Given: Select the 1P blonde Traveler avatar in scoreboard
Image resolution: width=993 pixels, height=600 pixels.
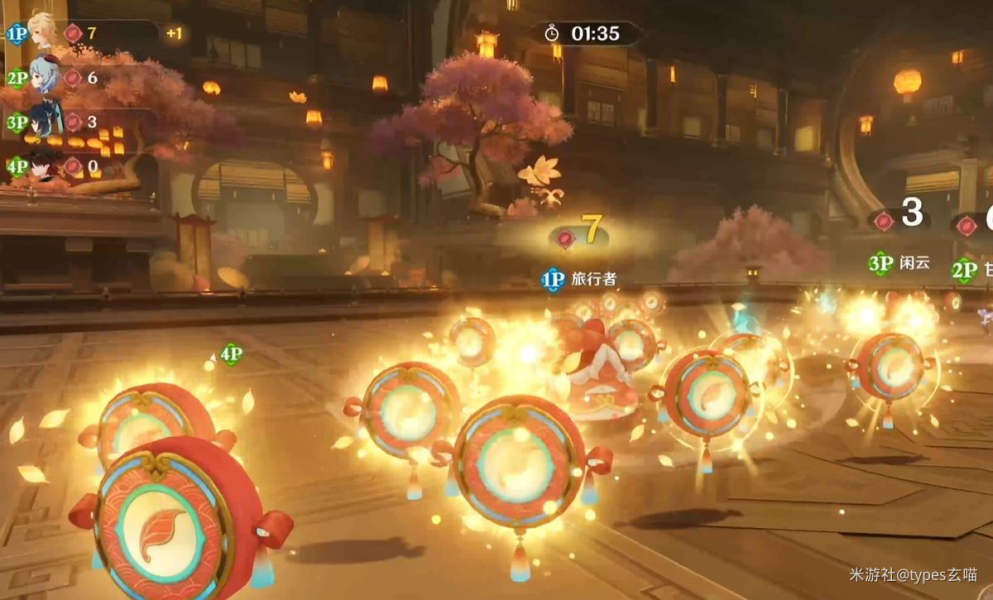Looking at the screenshot, I should [x=44, y=31].
